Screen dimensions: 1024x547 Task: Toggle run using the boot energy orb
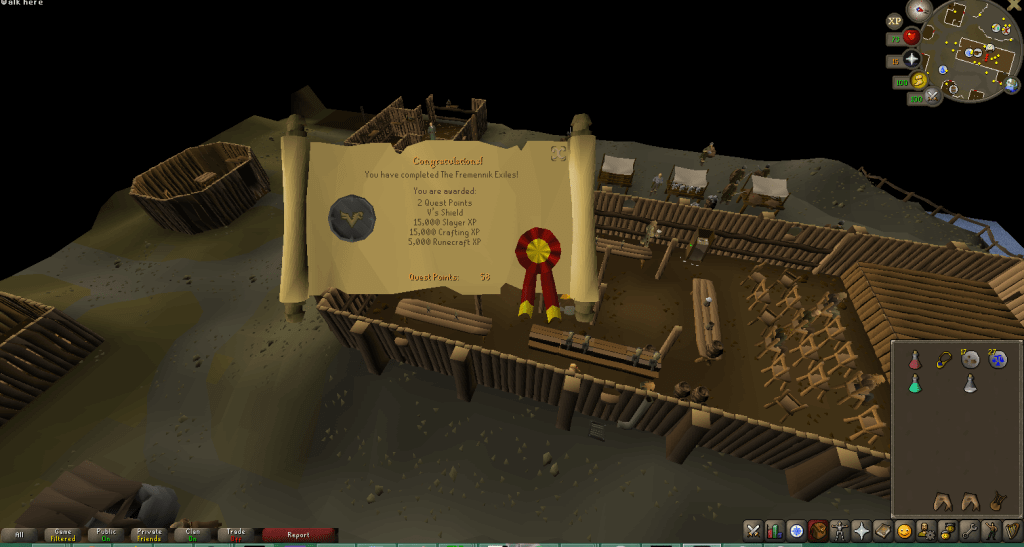tap(917, 80)
